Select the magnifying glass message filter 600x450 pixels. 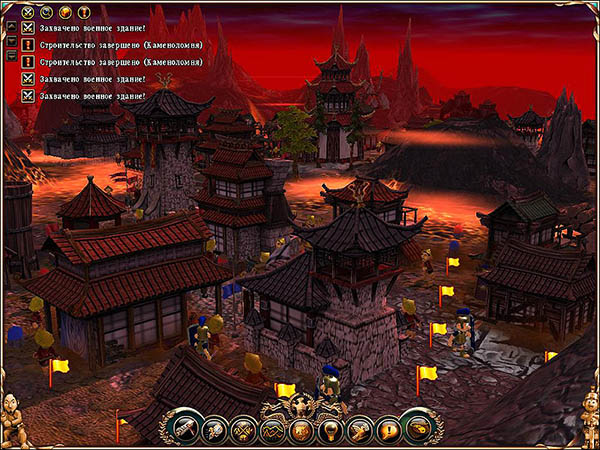point(45,12)
